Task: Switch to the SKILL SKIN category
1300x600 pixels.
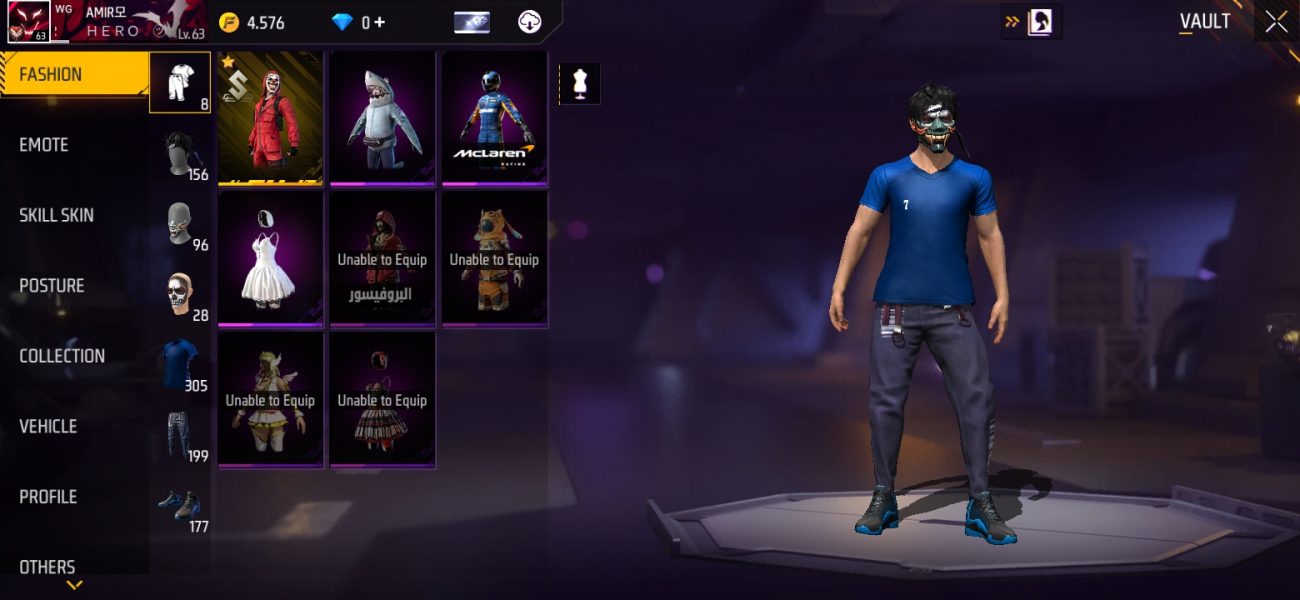Action: pyautogui.click(x=74, y=215)
